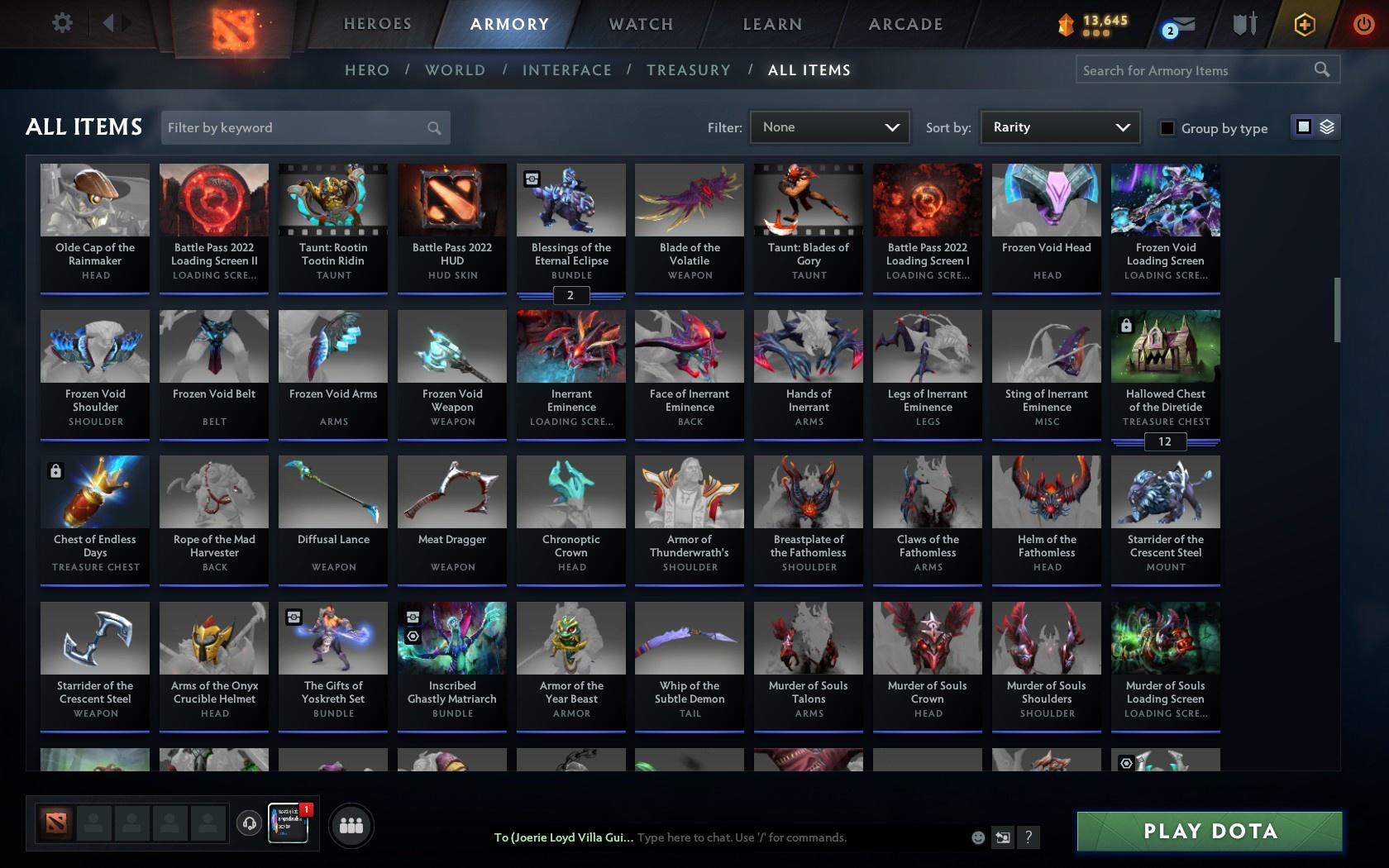Open the Armory search by clicking the magnifier
Viewport: 1389px width, 868px height.
(x=1321, y=69)
